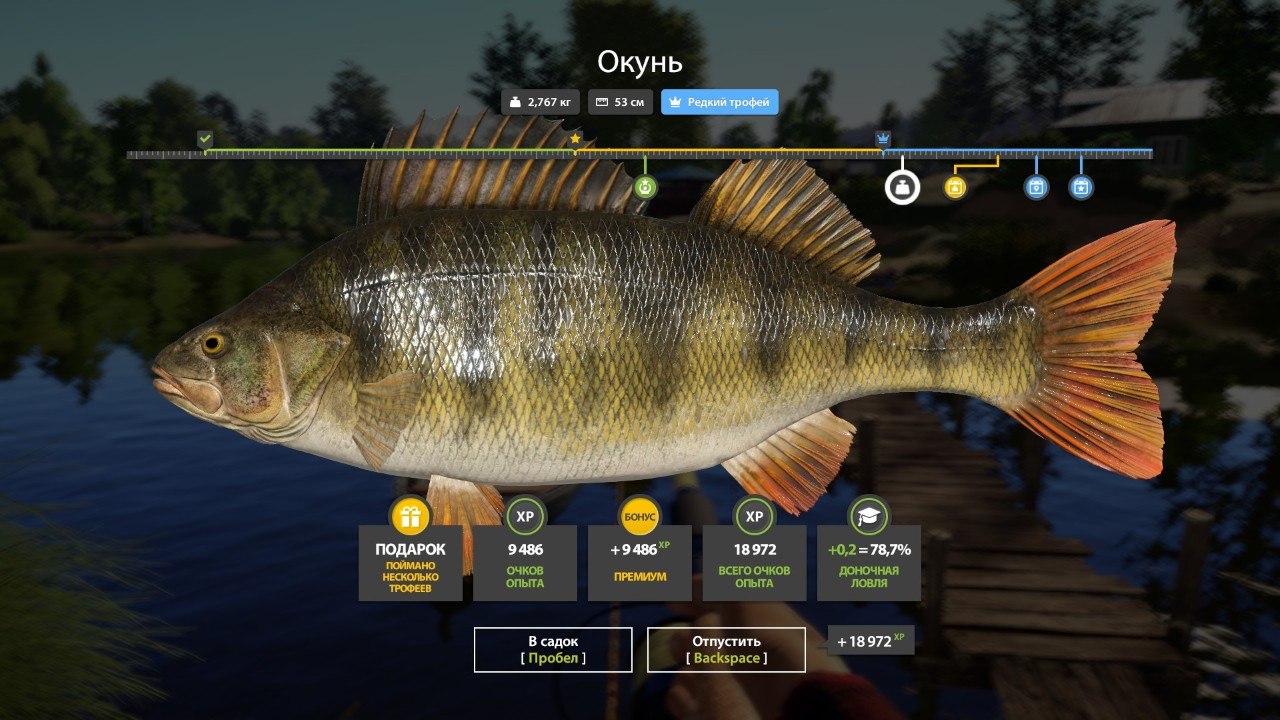
Task: Click the yellow trophy record icon on the scale
Action: [x=954, y=187]
